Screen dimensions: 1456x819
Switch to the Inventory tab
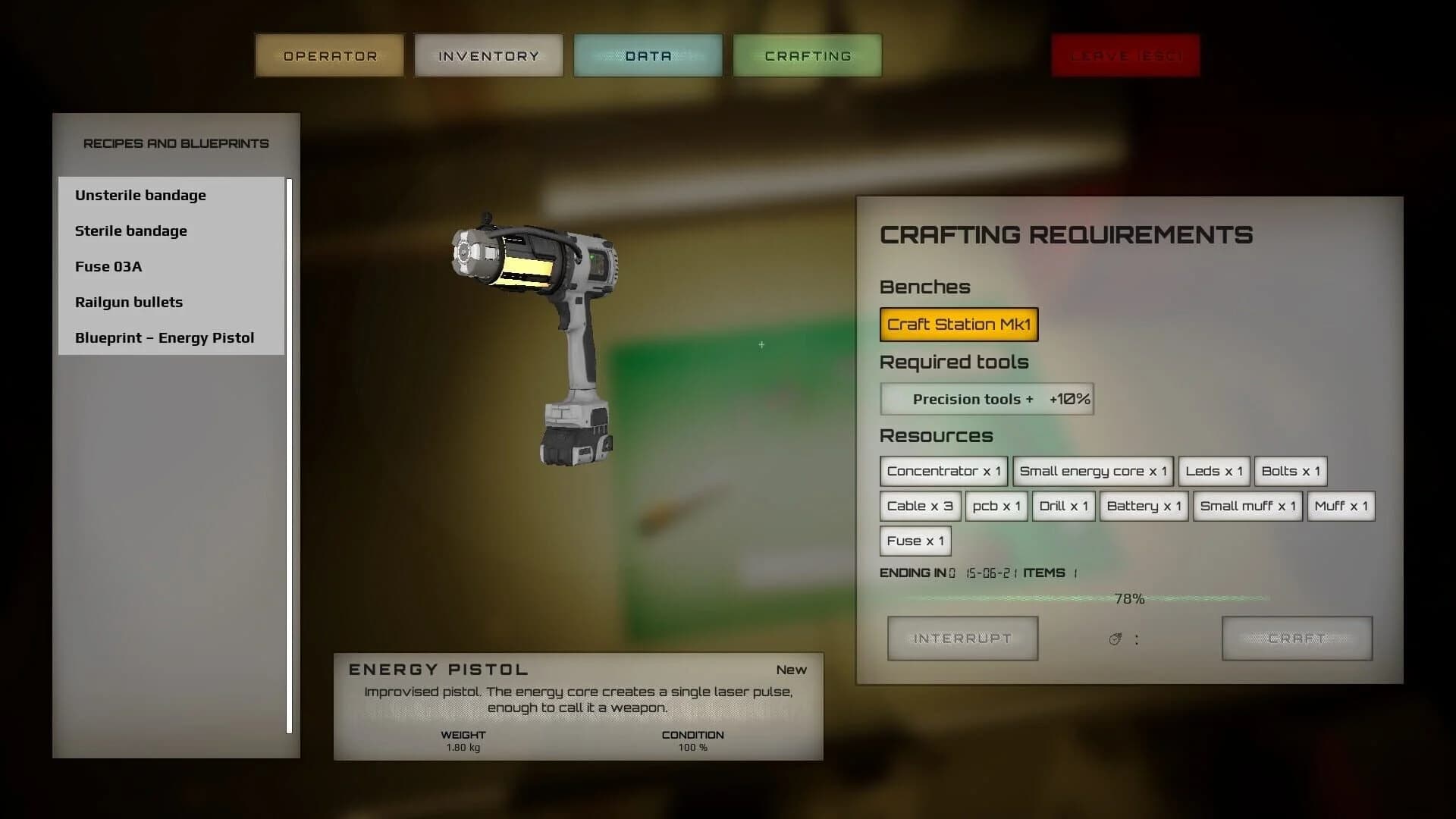tap(488, 55)
